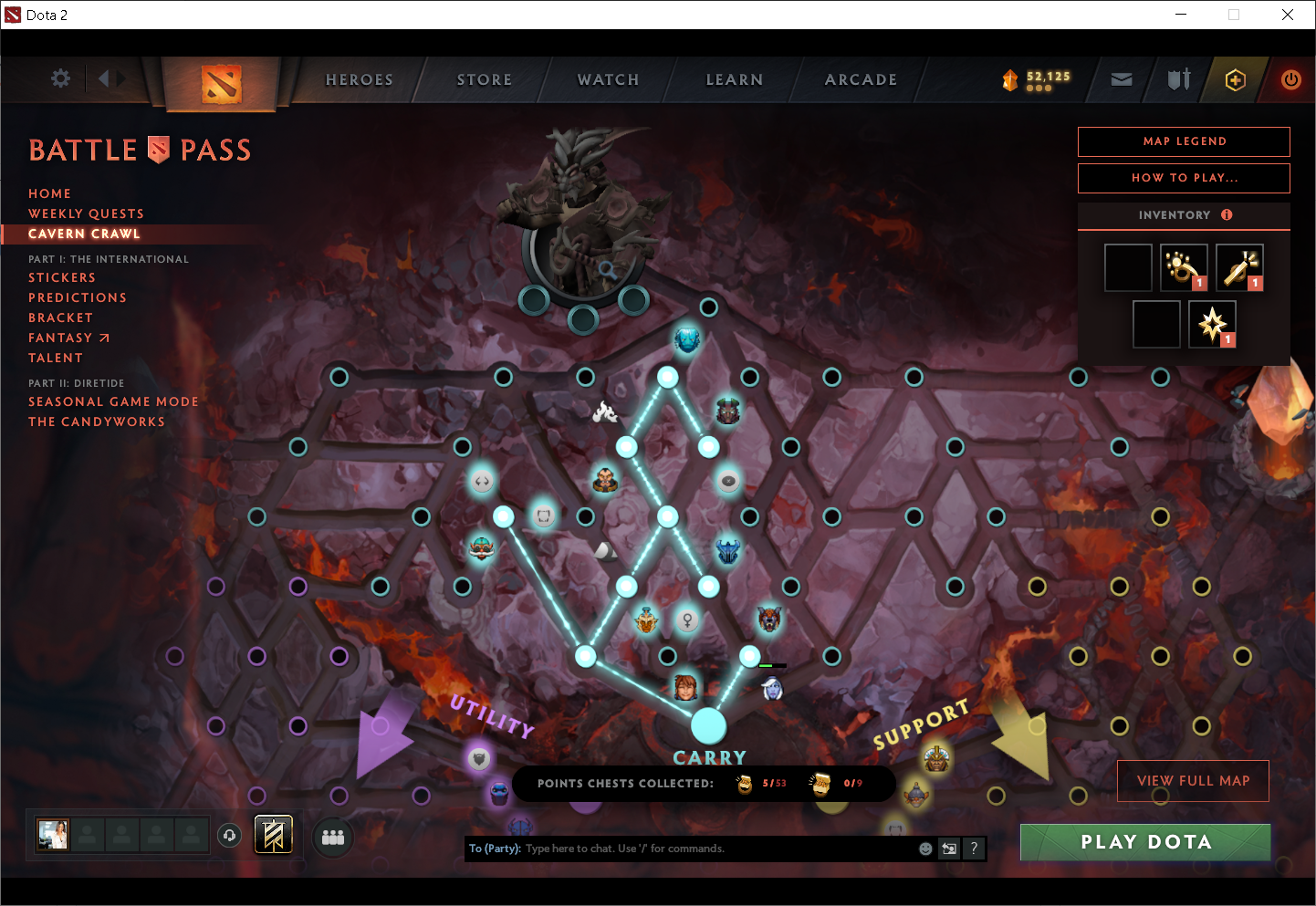Select WEEKLY QUESTS in the sidebar
The image size is (1316, 906).
pyautogui.click(x=86, y=213)
